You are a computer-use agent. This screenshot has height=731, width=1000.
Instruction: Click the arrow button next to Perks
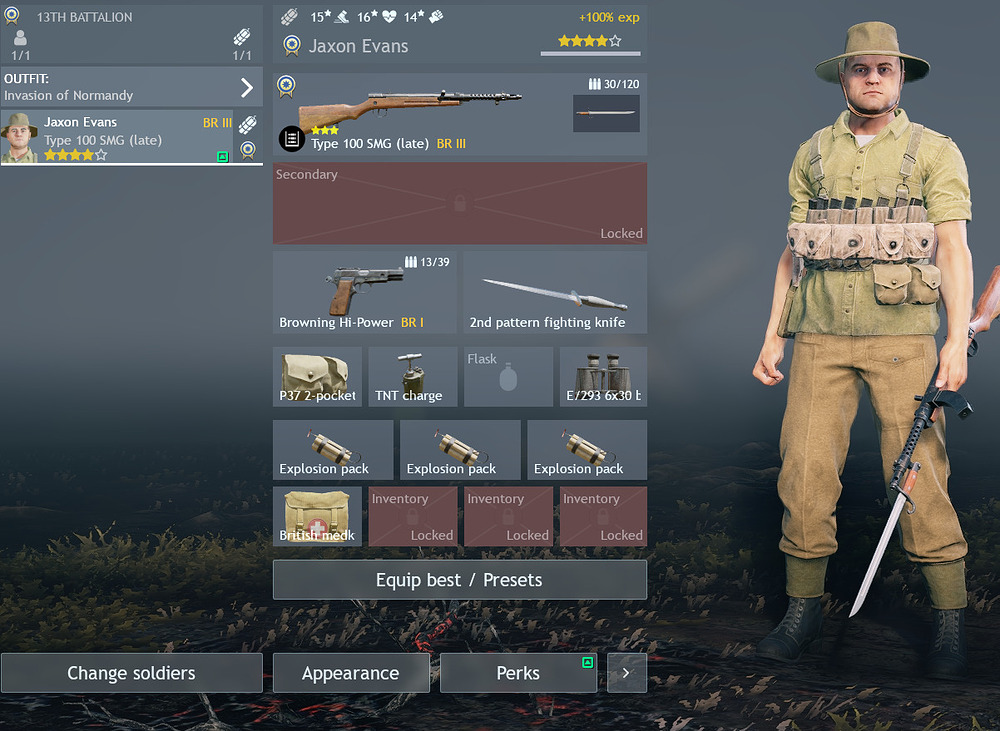(x=626, y=673)
